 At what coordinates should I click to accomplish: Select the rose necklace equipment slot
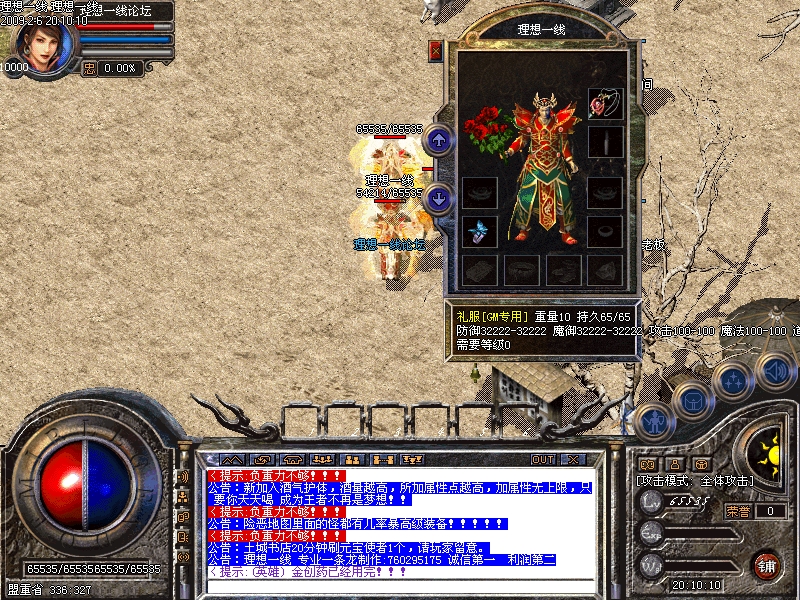[603, 103]
